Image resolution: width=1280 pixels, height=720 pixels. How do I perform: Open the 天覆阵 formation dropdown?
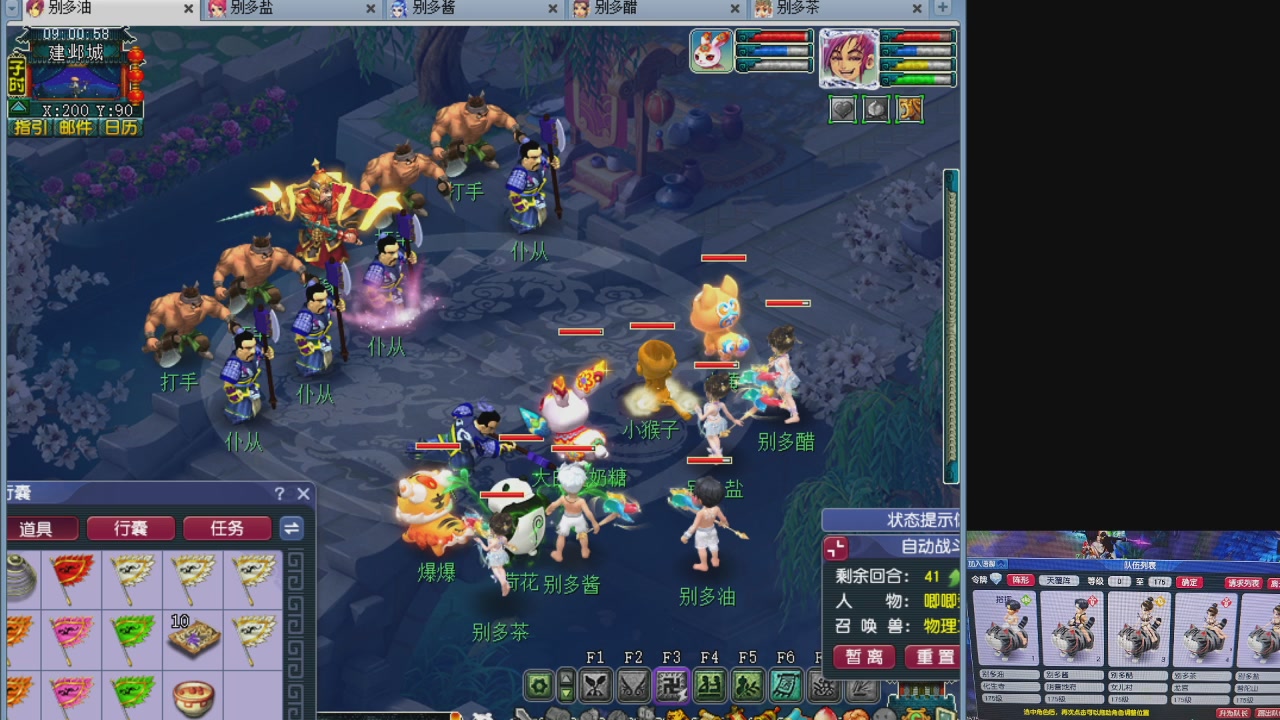coord(1059,581)
